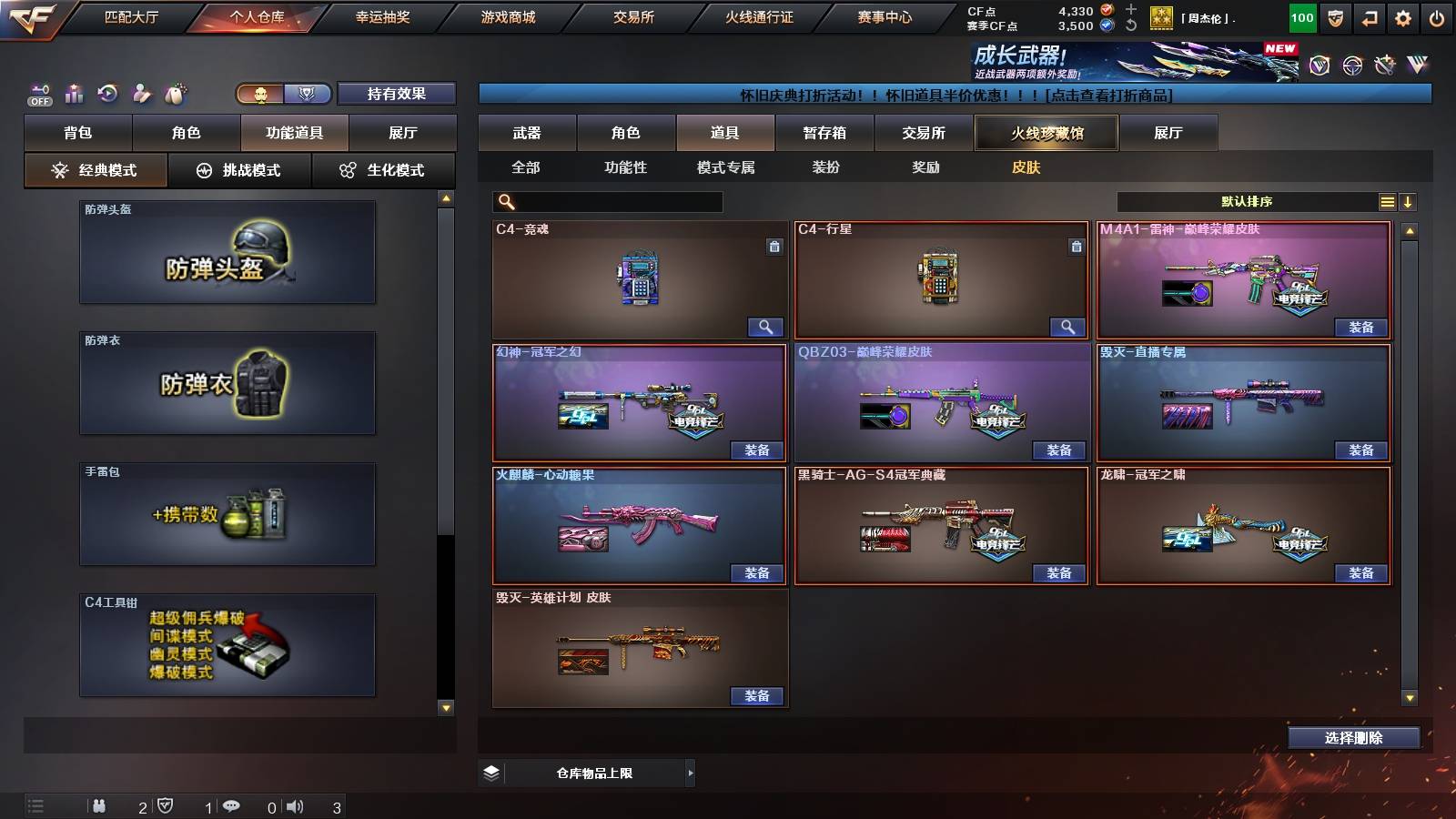Click the return arrow icon in top bar
This screenshot has height=819, width=1456.
1368,16
